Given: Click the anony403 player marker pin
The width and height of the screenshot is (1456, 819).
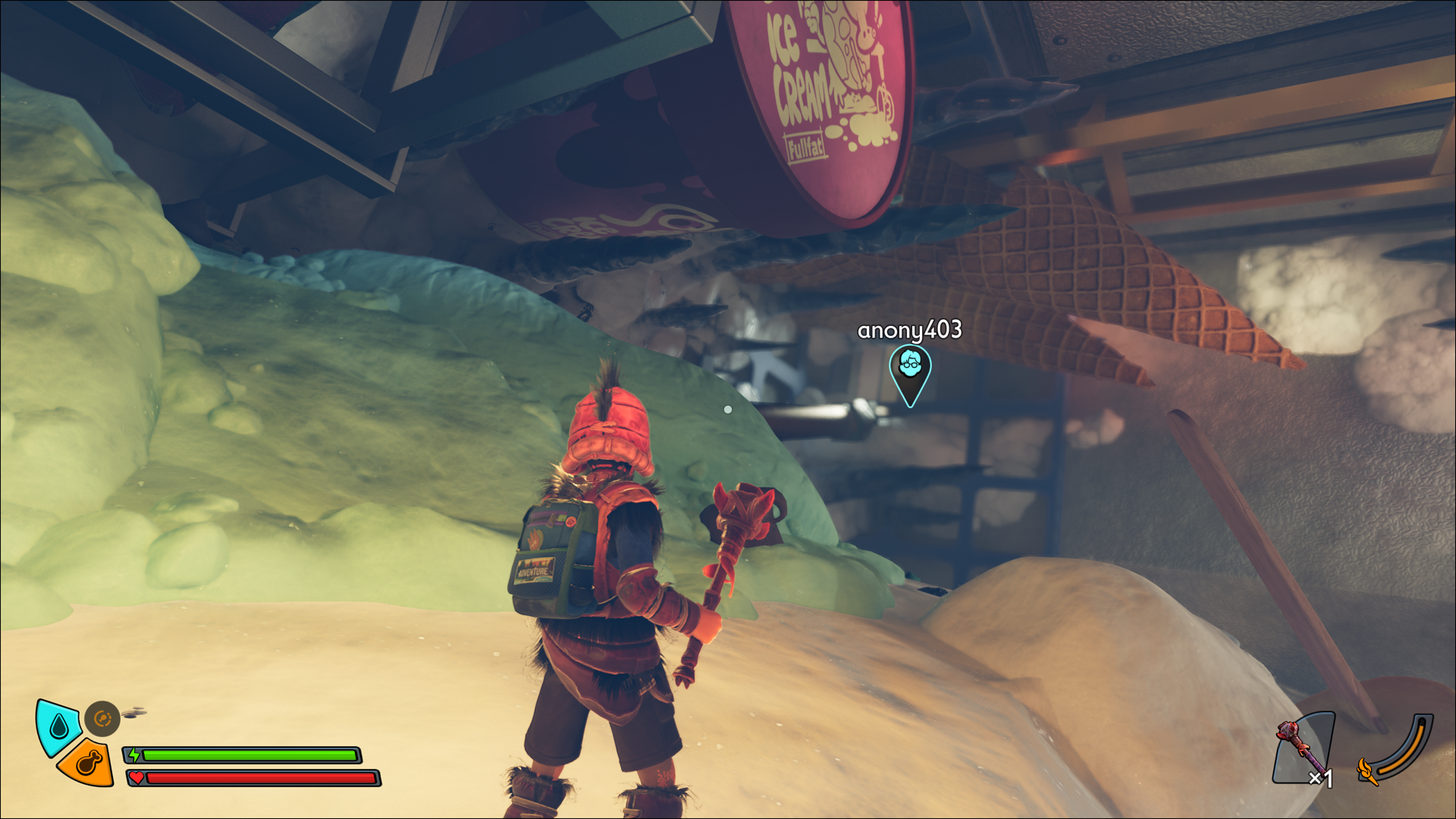Looking at the screenshot, I should click(x=910, y=373).
